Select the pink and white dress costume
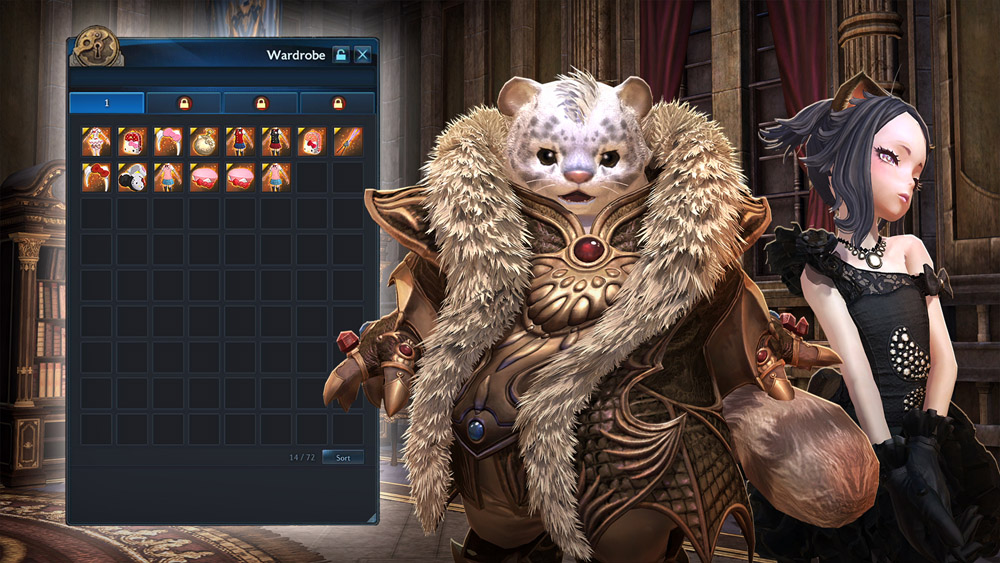 coord(96,141)
